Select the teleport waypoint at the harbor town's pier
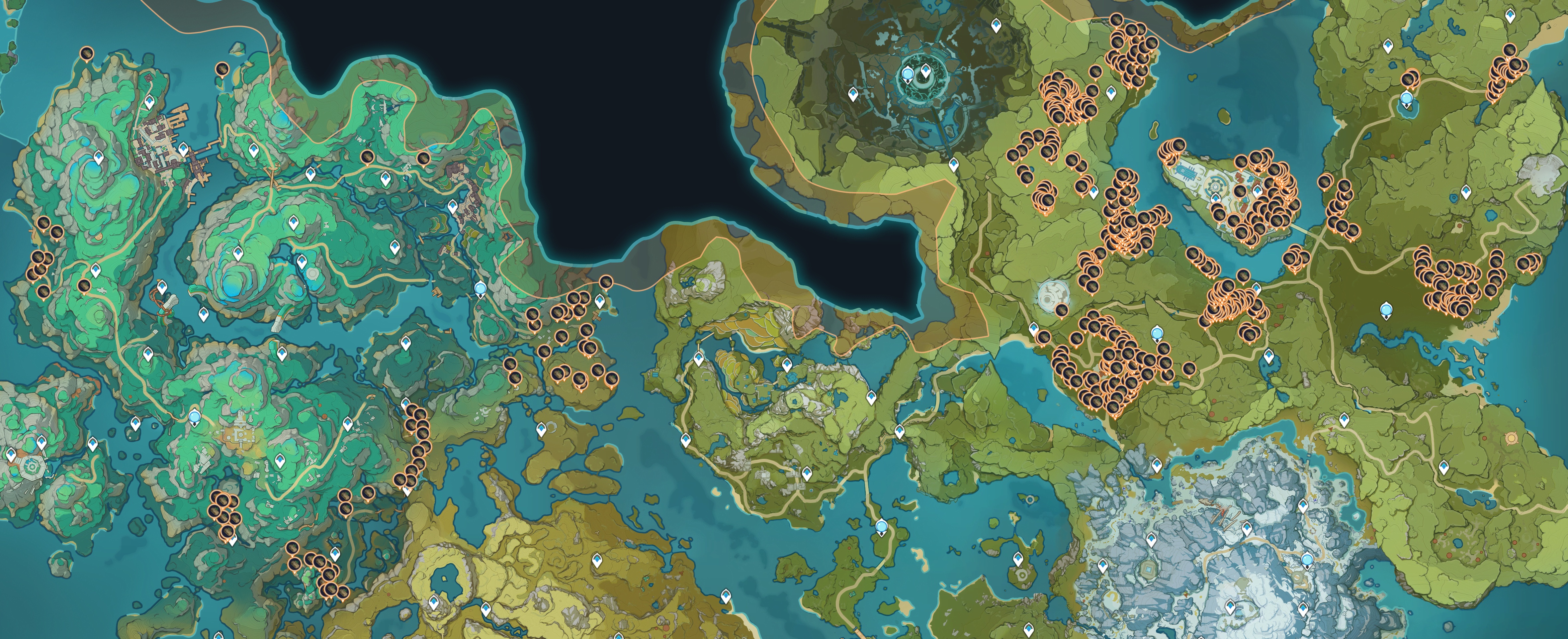 pos(183,149)
